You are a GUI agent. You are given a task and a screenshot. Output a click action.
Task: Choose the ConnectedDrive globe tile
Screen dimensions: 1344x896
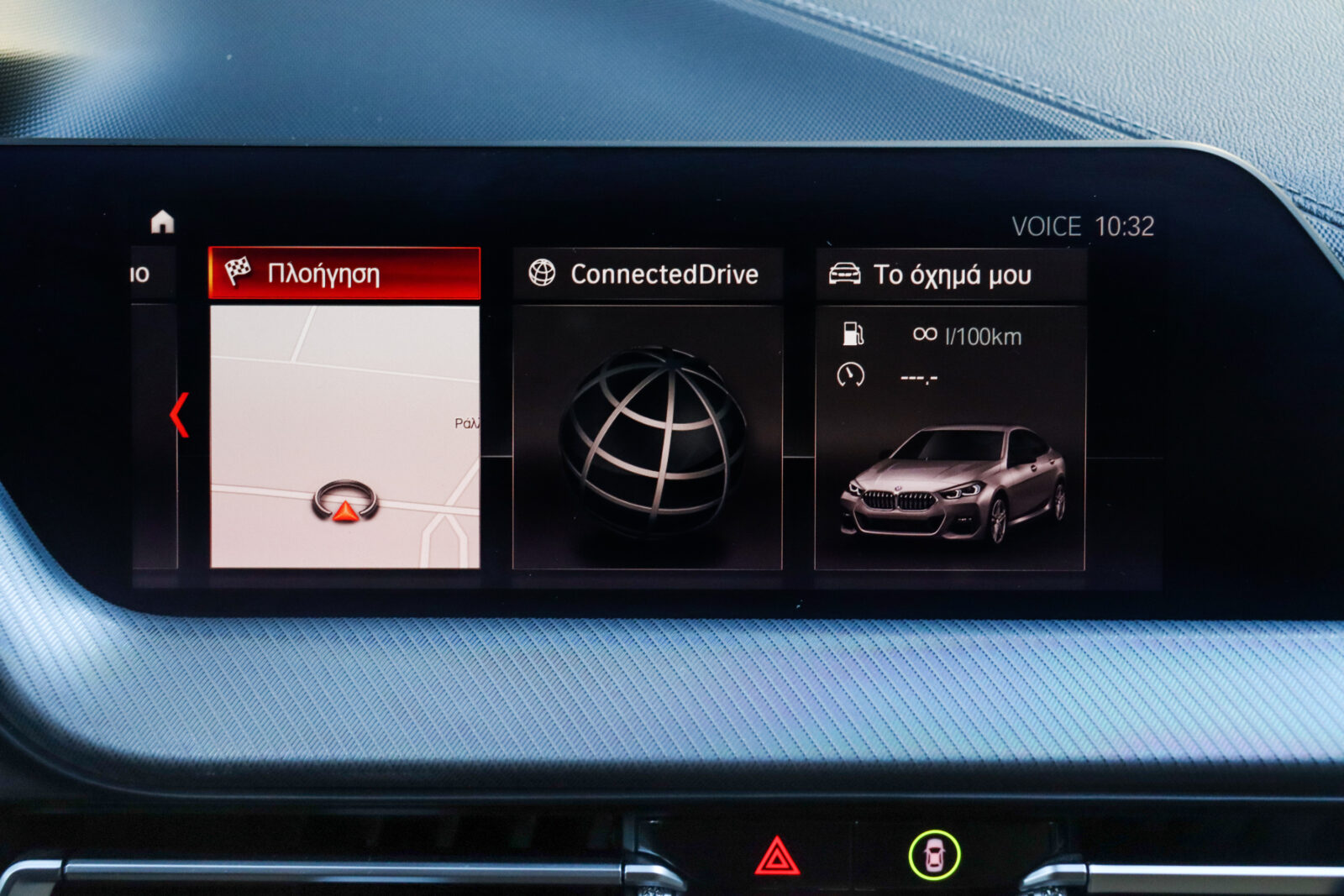[647, 438]
